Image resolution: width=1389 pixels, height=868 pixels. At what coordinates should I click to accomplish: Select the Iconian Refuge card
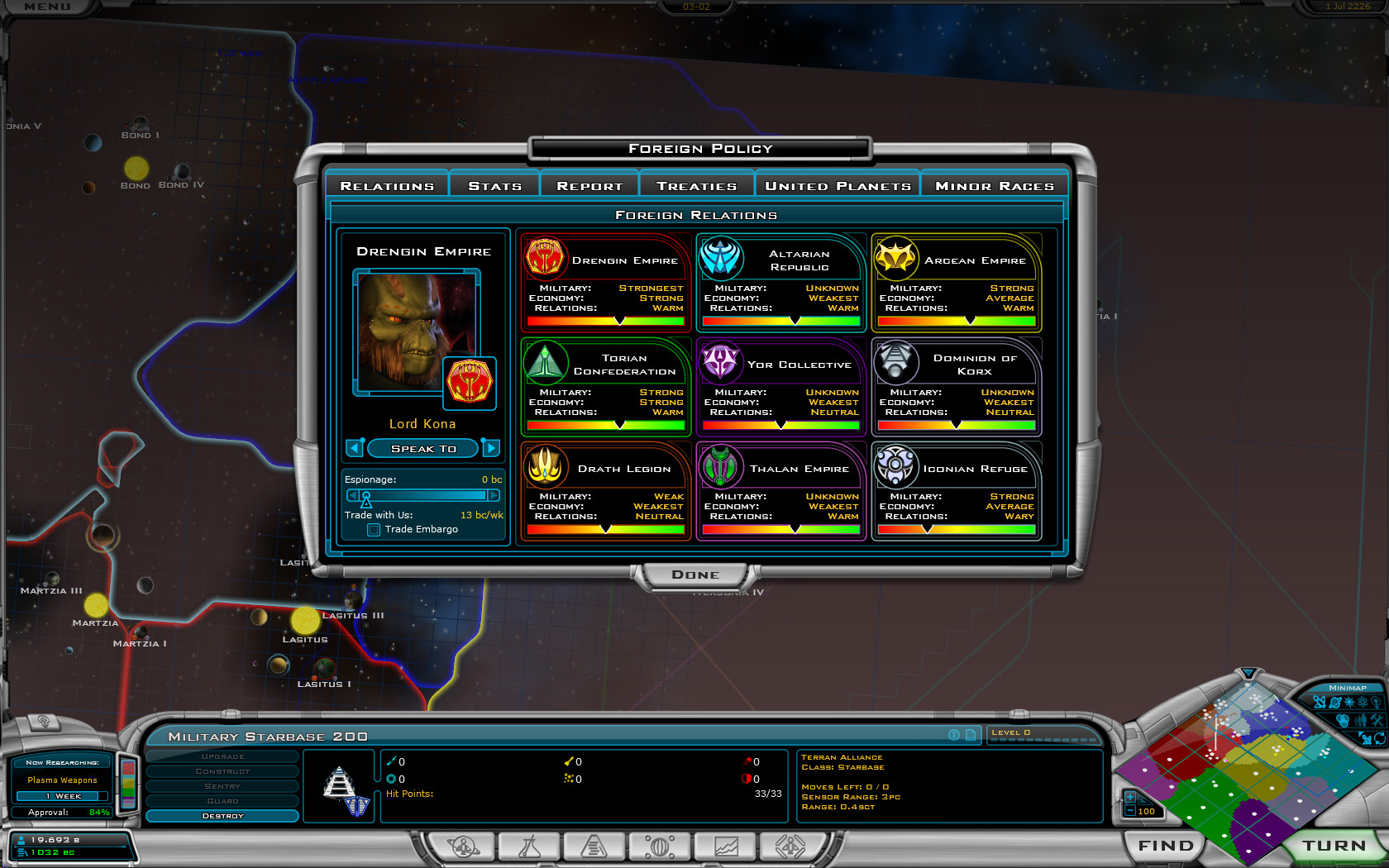pos(957,490)
